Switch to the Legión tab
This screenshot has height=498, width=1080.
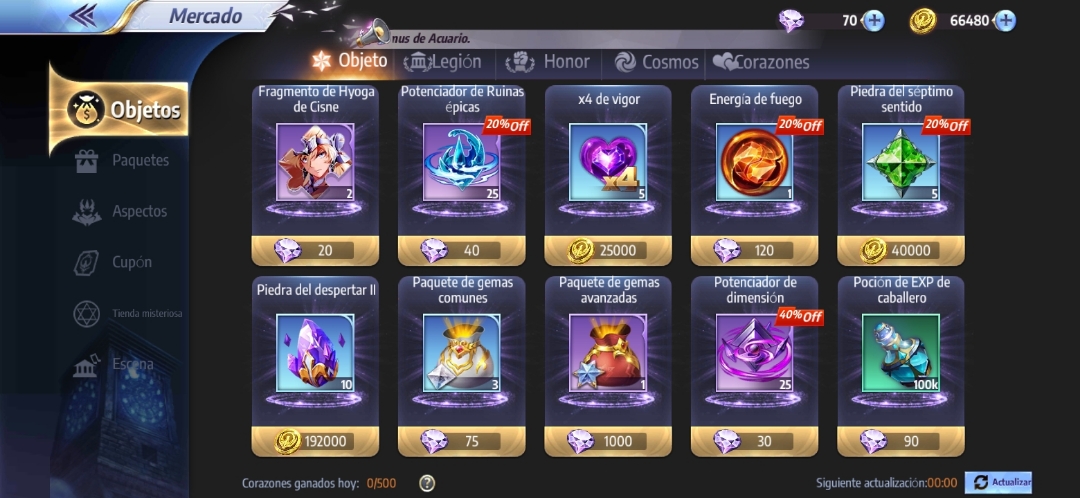pyautogui.click(x=443, y=62)
